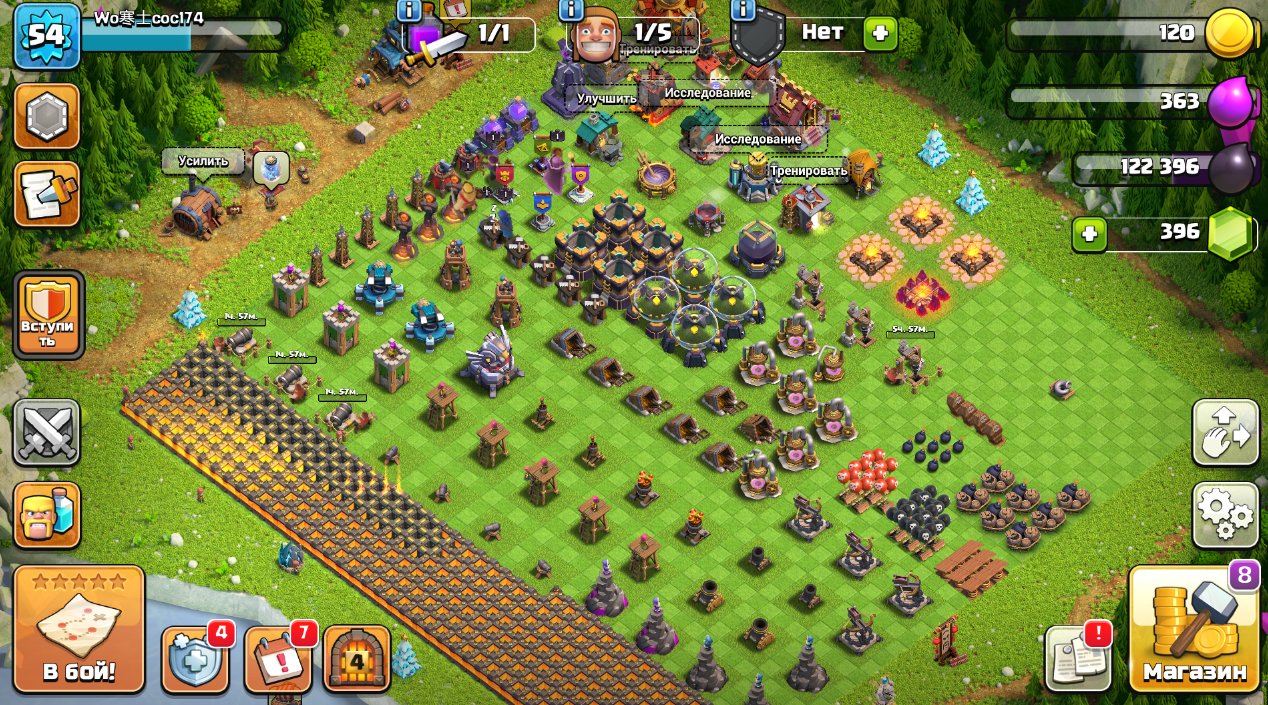Viewport: 1268px width, 705px height.
Task: Open the shield plus icon with 4 badge
Action: (193, 660)
